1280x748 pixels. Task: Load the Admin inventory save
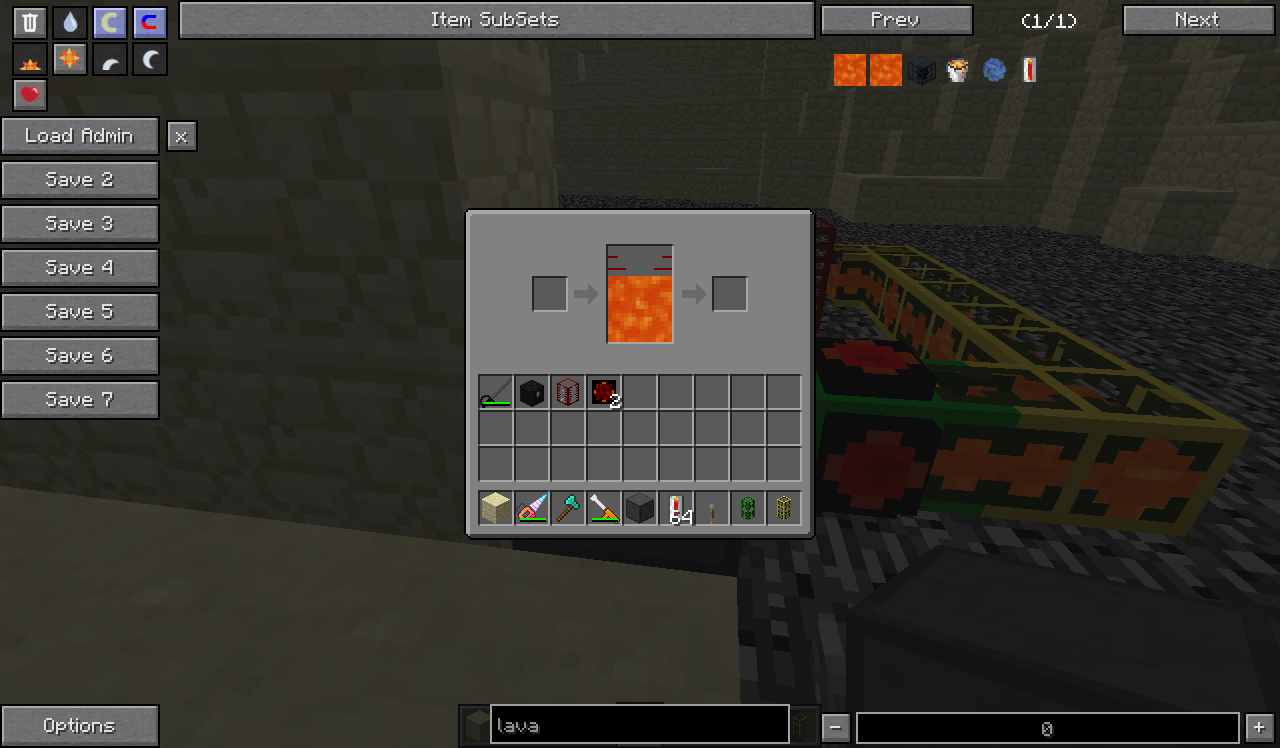pyautogui.click(x=80, y=136)
